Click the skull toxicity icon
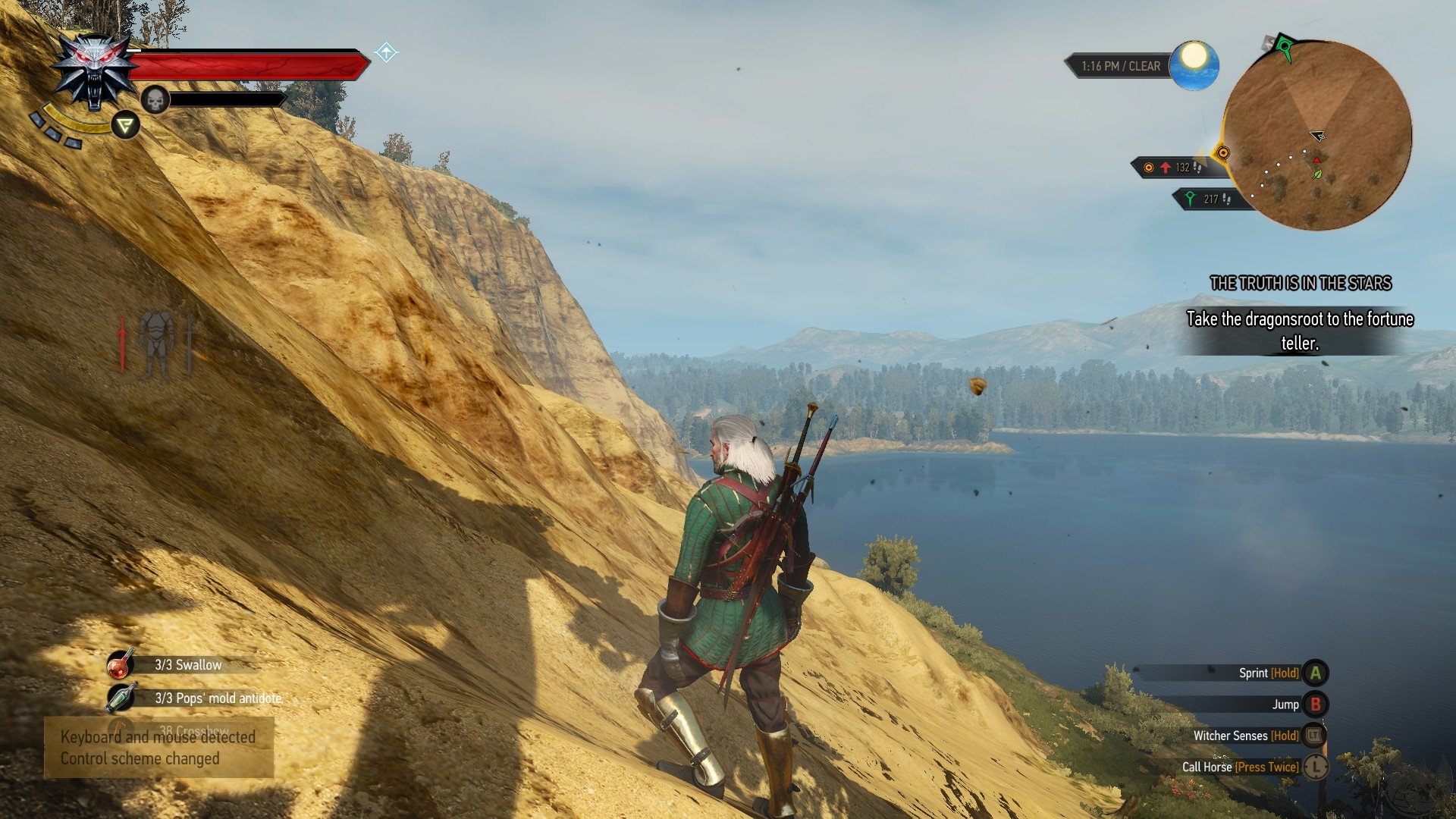This screenshot has width=1456, height=819. (x=155, y=99)
